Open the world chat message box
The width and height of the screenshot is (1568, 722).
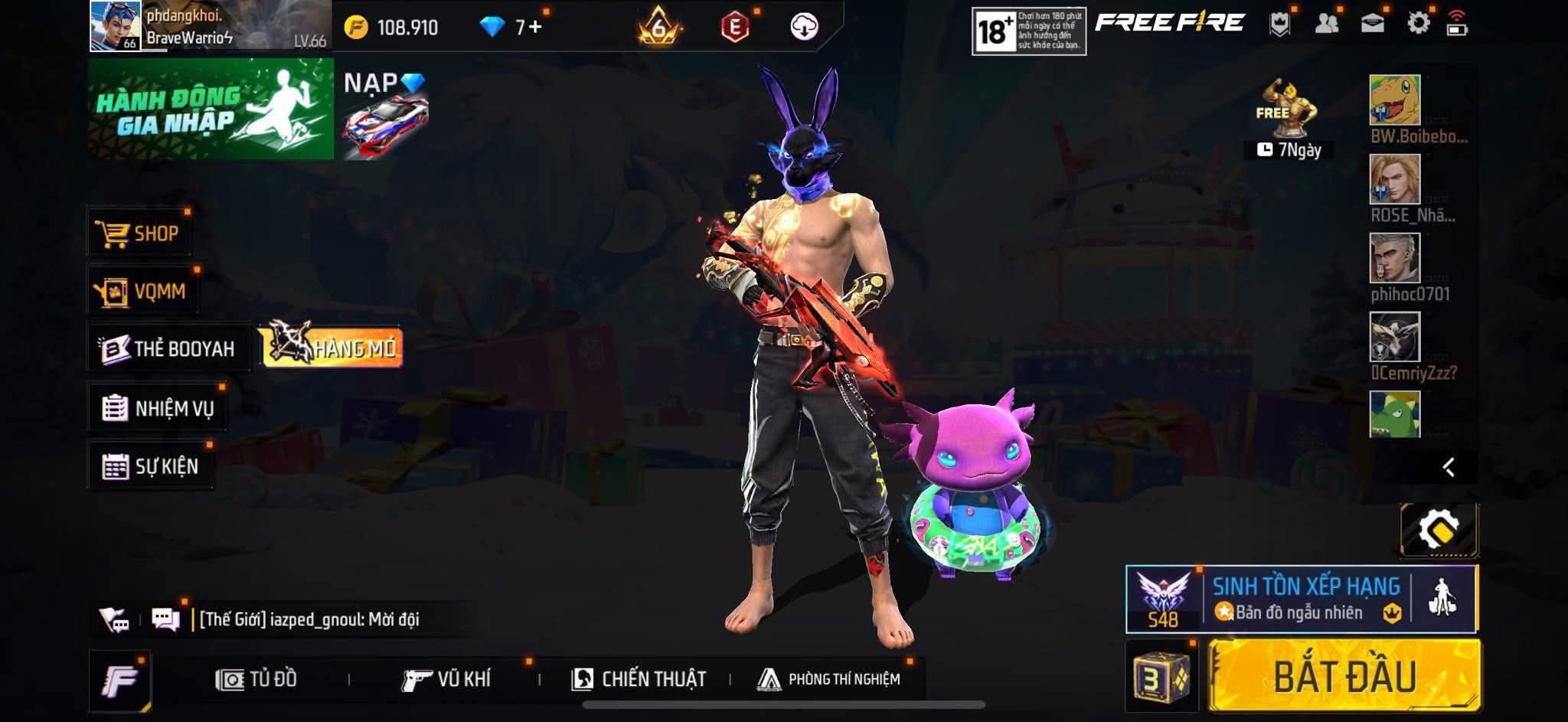click(309, 619)
